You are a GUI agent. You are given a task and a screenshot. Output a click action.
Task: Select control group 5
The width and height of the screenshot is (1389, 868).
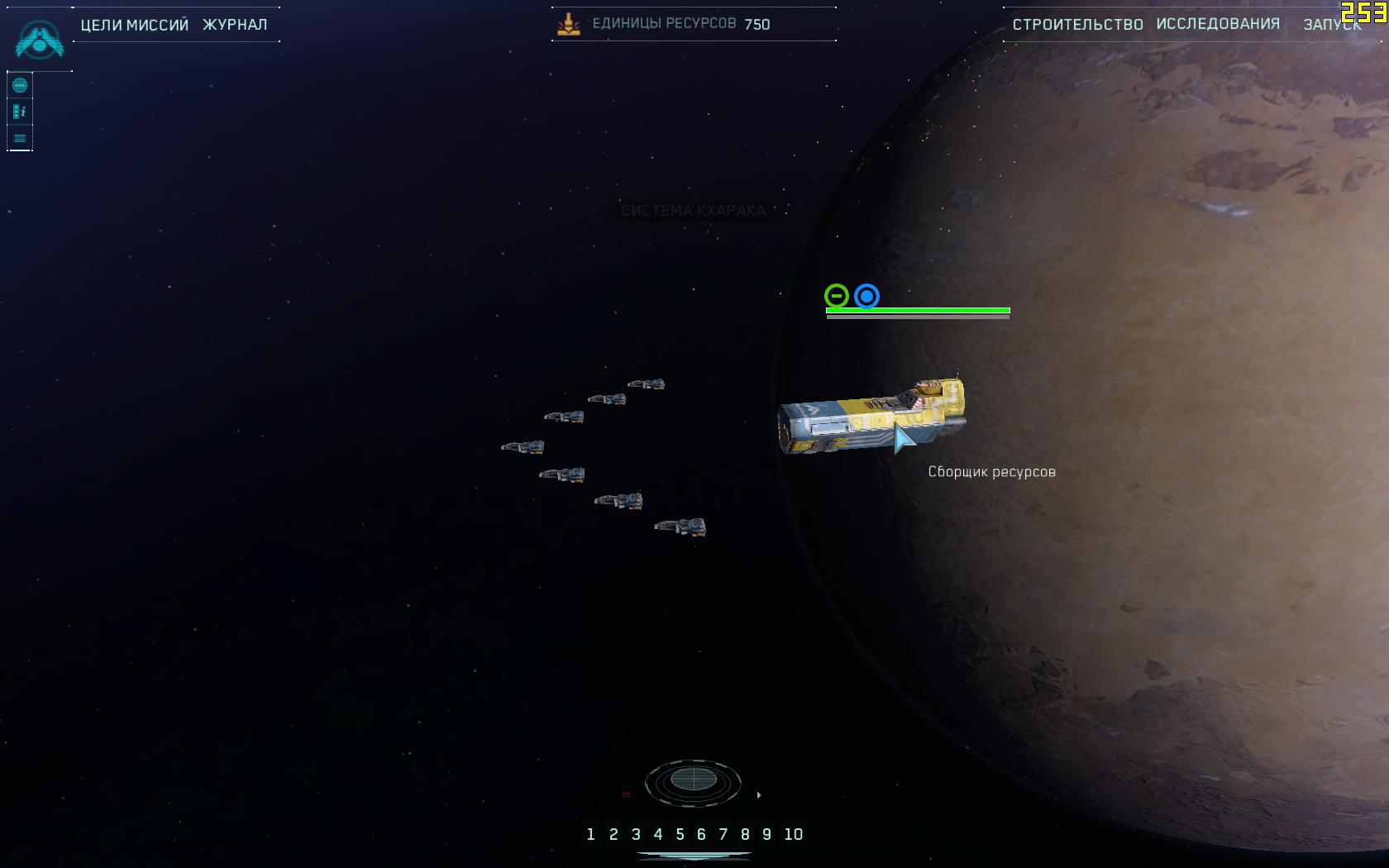[680, 835]
